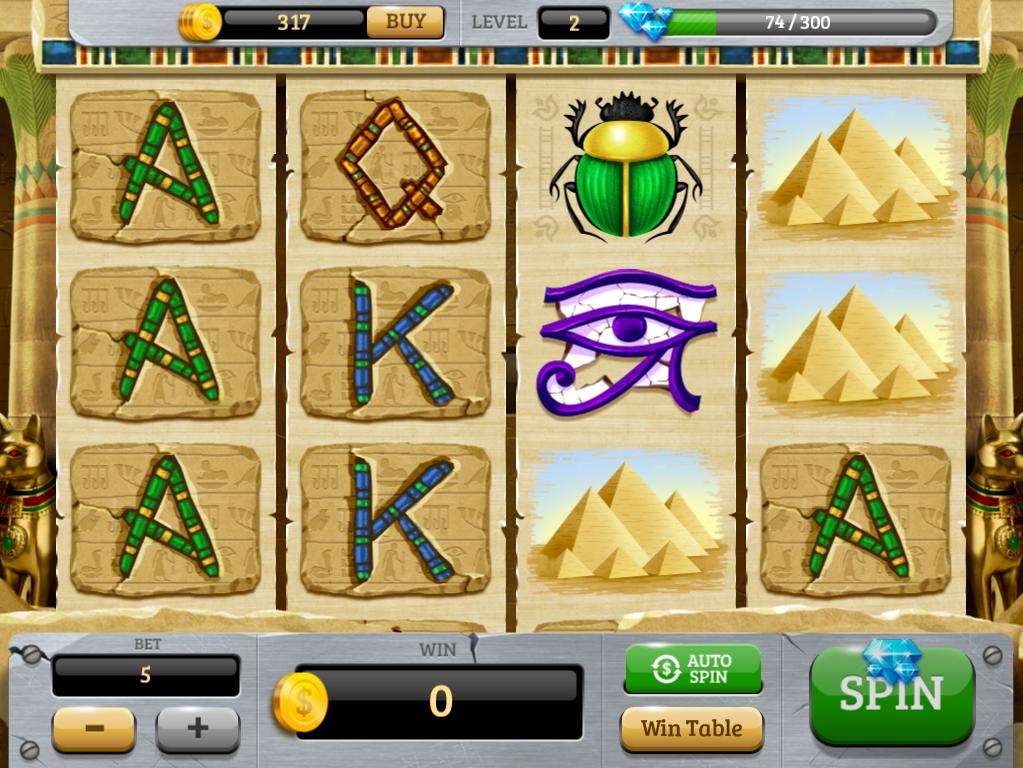1023x768 pixels.
Task: Click BUY to purchase more coins
Action: point(405,22)
